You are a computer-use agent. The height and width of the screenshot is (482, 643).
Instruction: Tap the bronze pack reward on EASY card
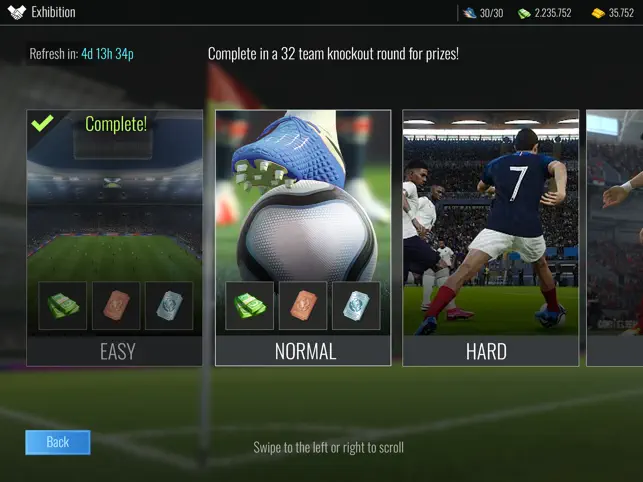tap(116, 305)
